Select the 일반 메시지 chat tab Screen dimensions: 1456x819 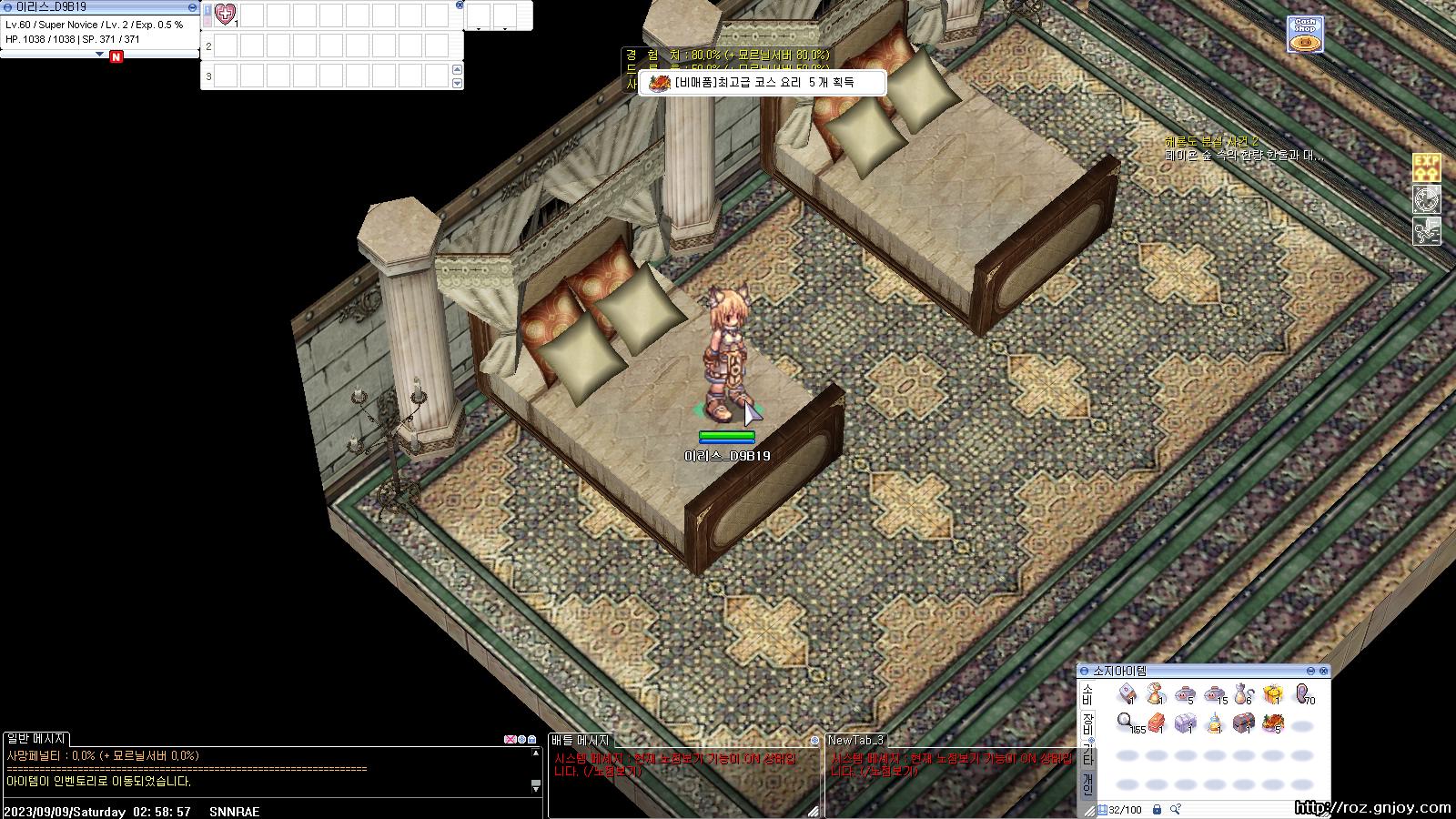(x=36, y=739)
